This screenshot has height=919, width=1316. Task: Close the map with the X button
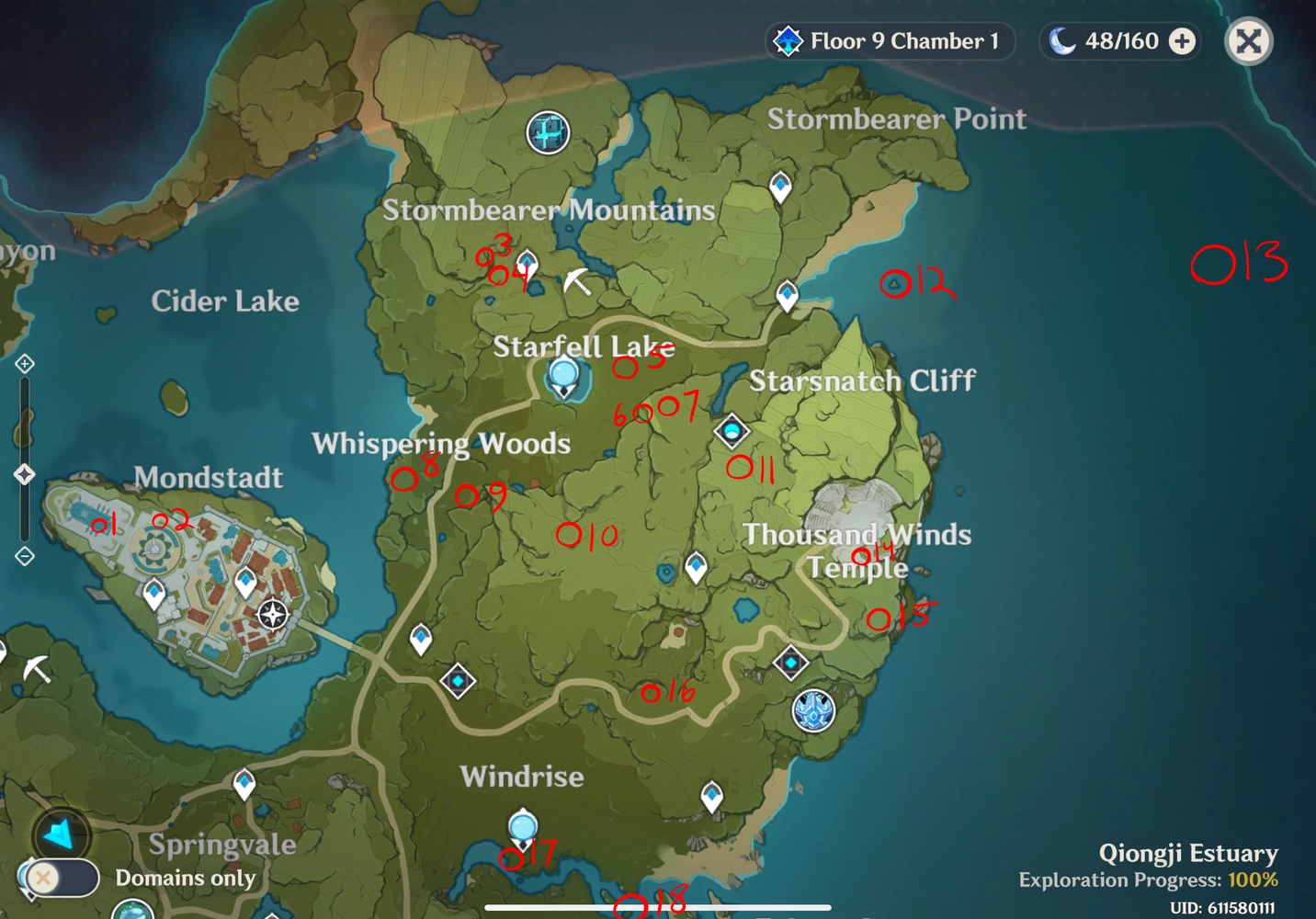click(1248, 40)
